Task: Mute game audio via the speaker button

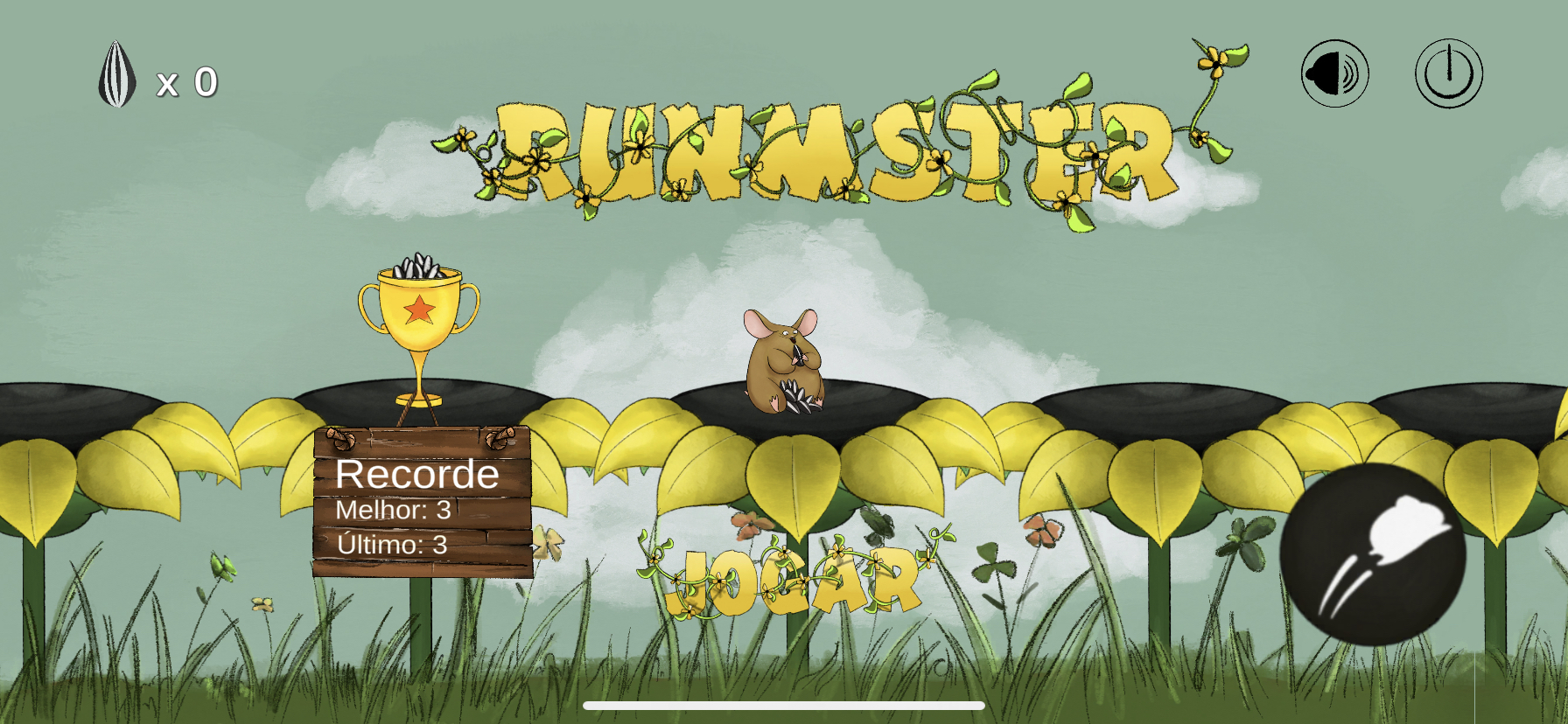Action: coord(1333,73)
